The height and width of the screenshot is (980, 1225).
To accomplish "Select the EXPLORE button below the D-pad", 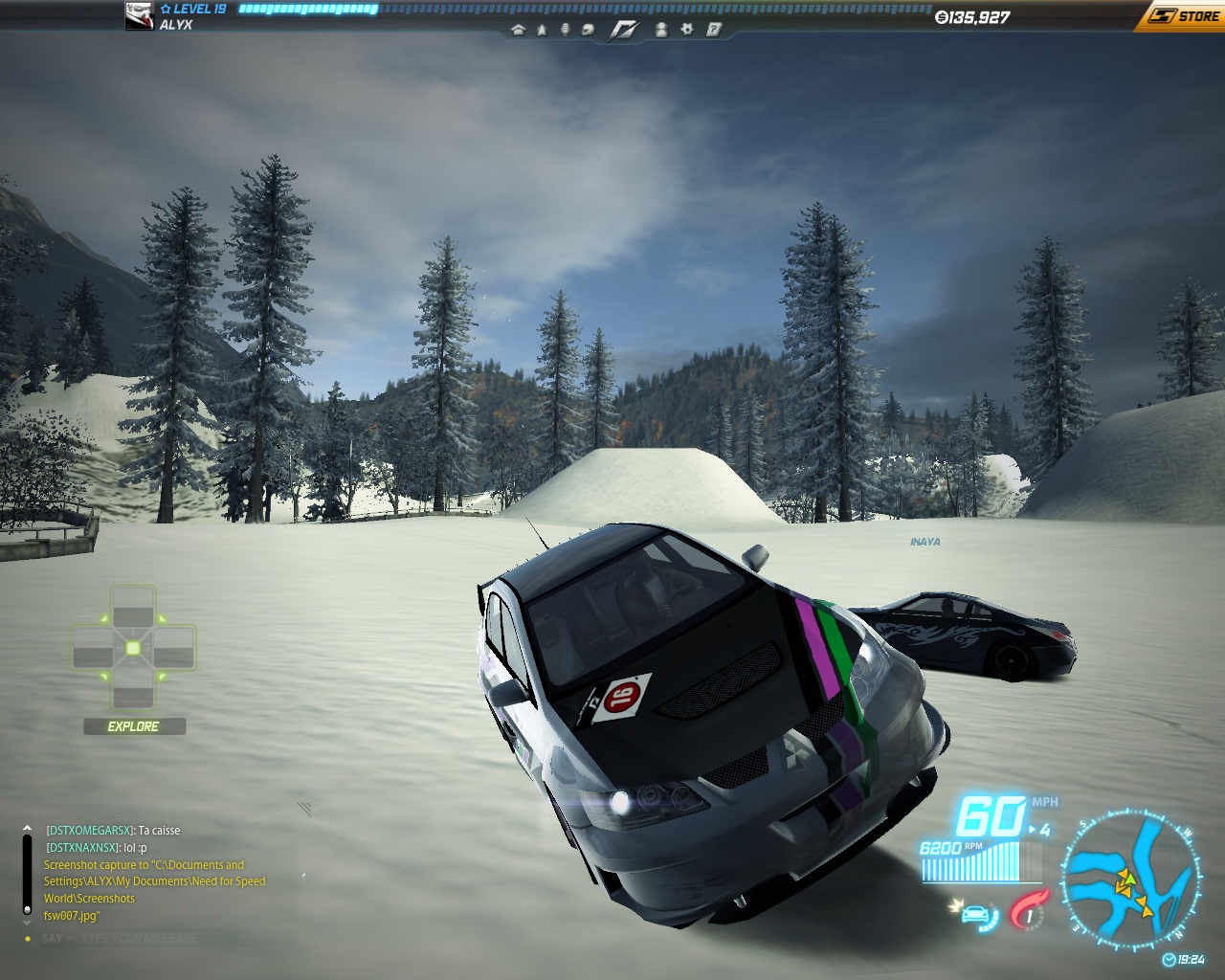I will [x=134, y=726].
